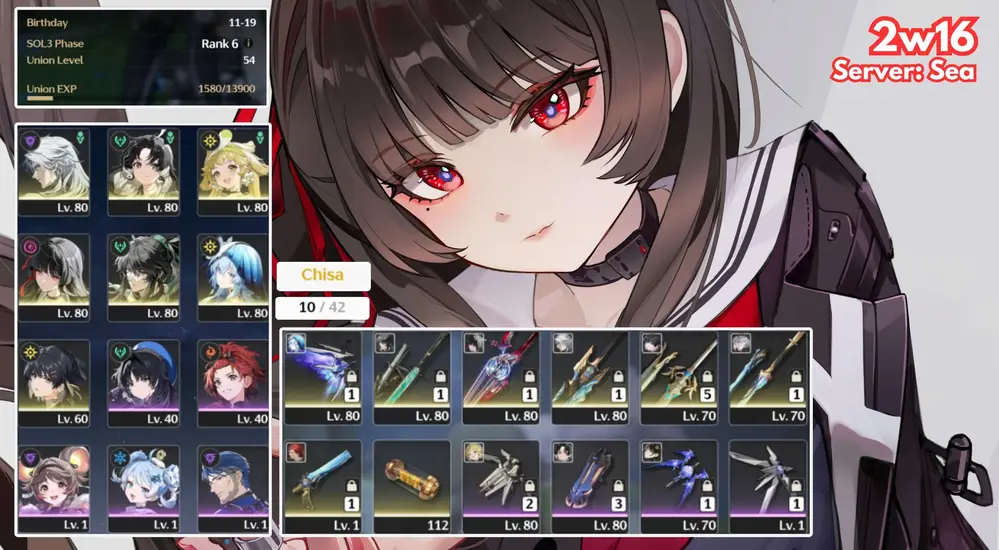This screenshot has height=550, width=999.
Task: Select the green Lv. 80 broadblade weapon
Action: [411, 377]
